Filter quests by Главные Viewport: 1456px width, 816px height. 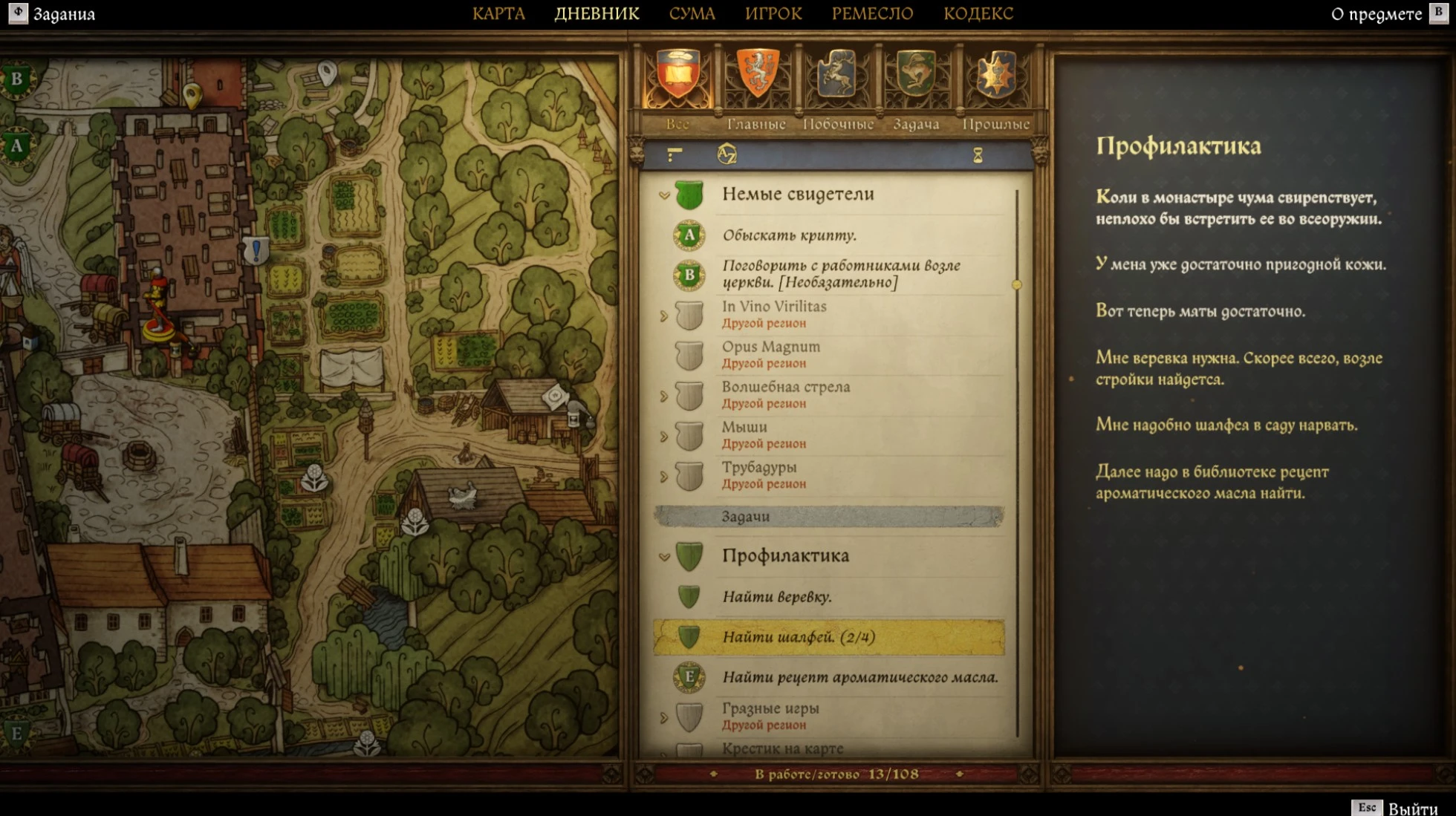coord(756,80)
